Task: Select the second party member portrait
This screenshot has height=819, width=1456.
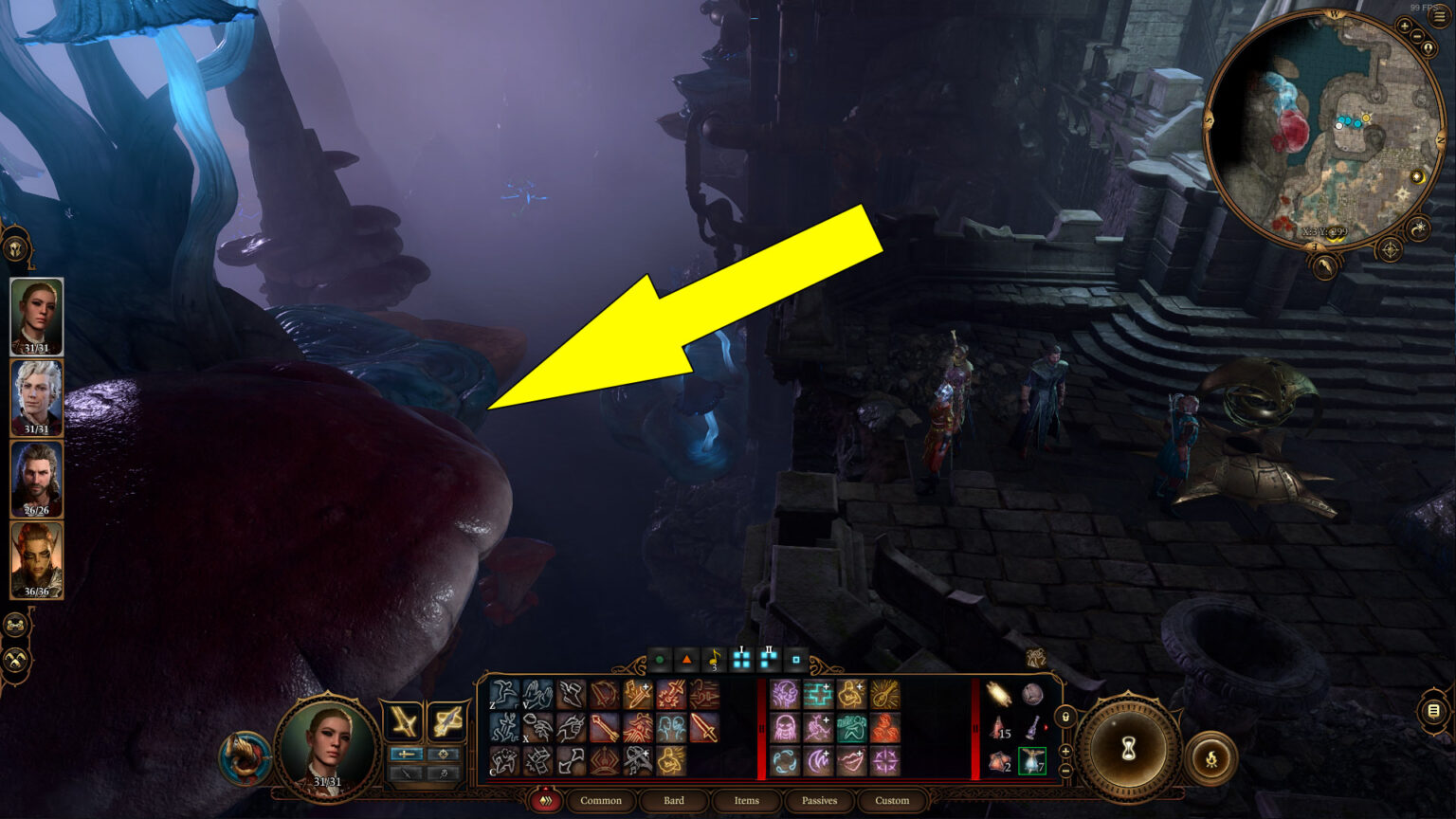Action: (x=36, y=395)
